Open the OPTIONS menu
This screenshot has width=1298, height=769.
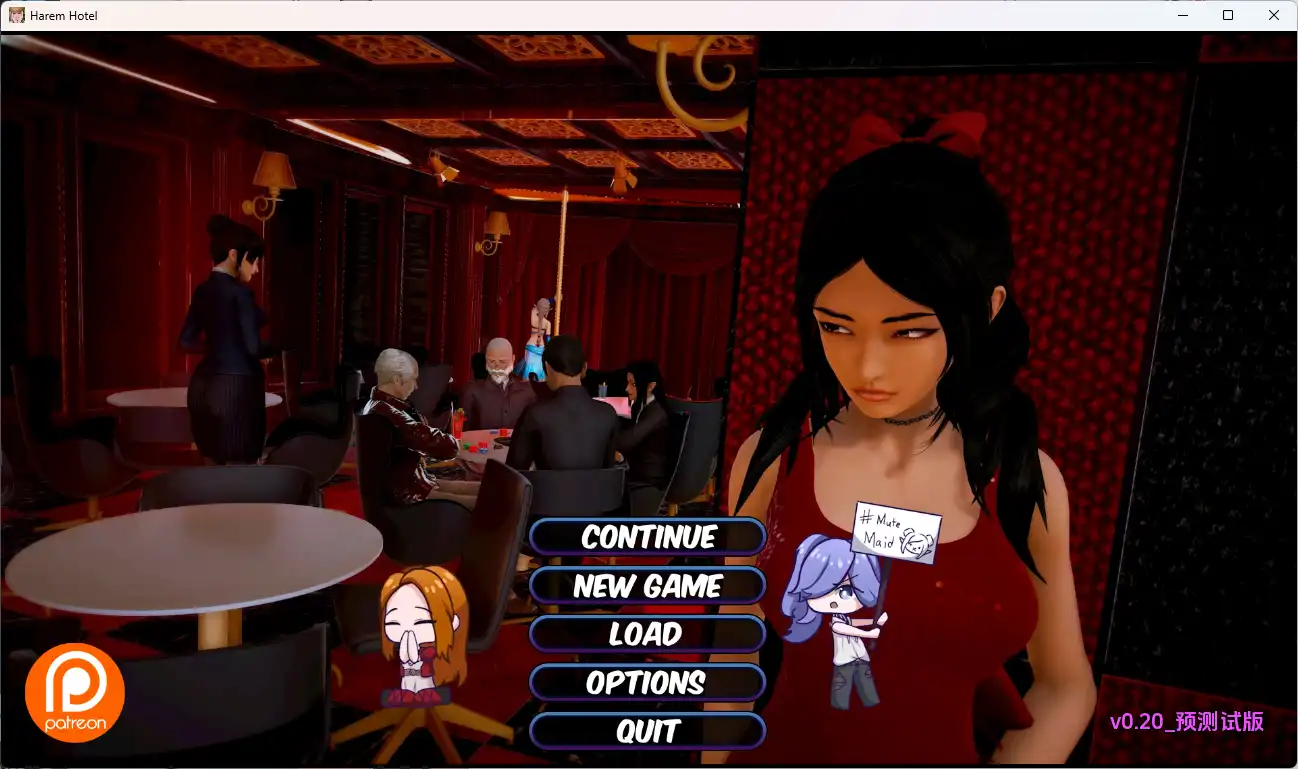648,683
